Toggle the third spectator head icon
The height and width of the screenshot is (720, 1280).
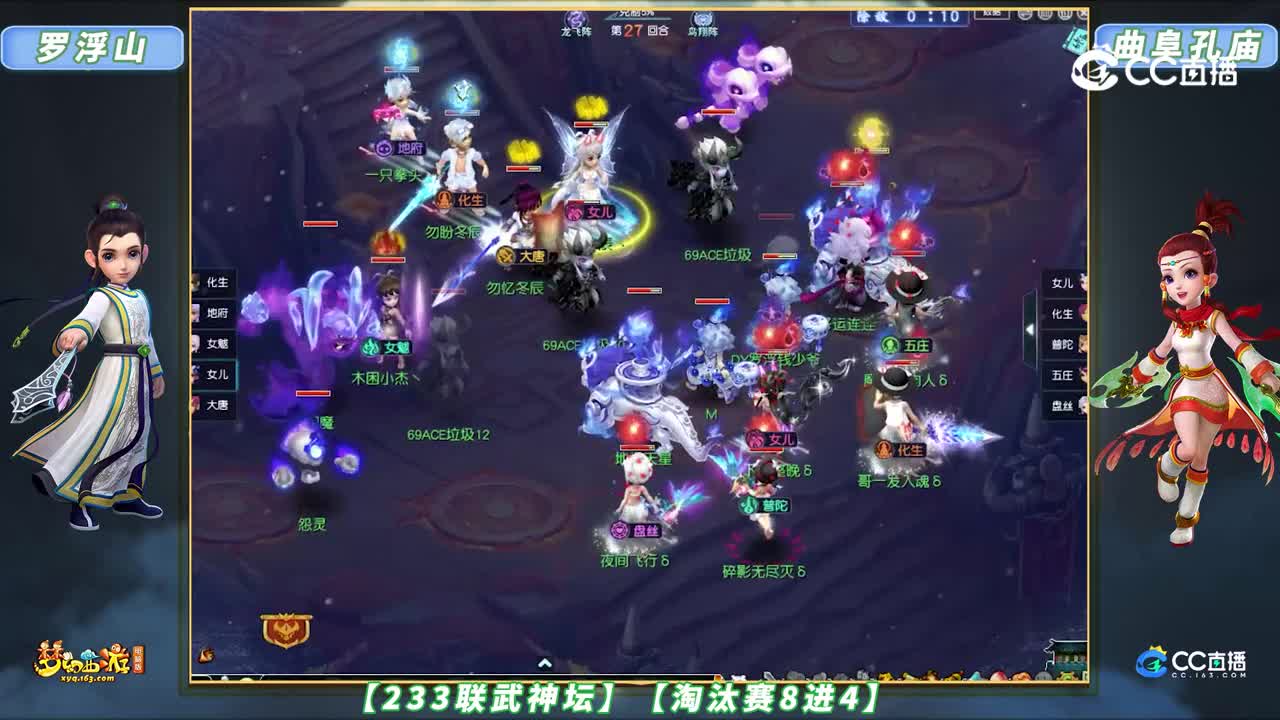click(x=1063, y=15)
